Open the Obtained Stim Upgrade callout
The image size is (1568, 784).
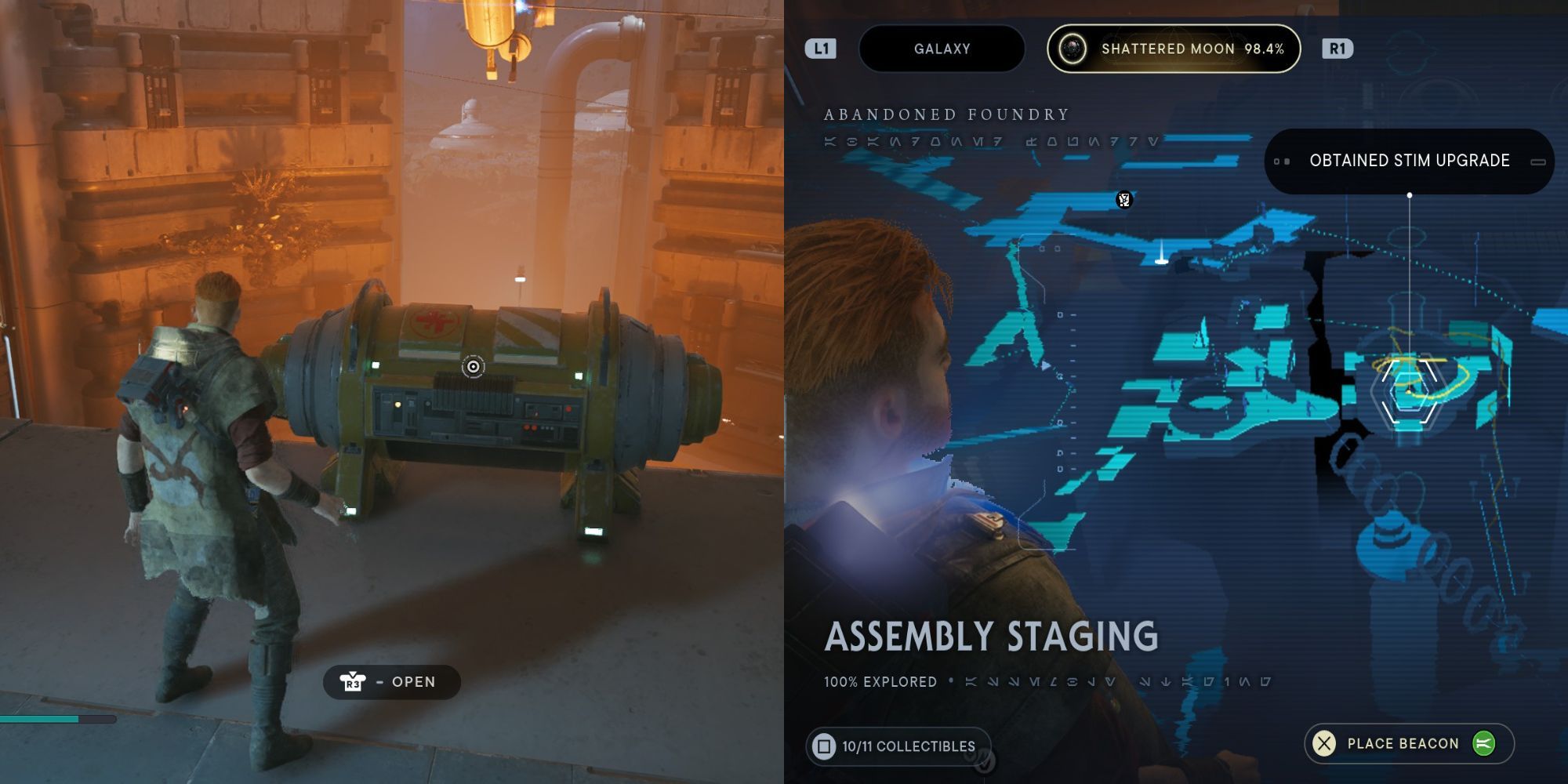1409,161
